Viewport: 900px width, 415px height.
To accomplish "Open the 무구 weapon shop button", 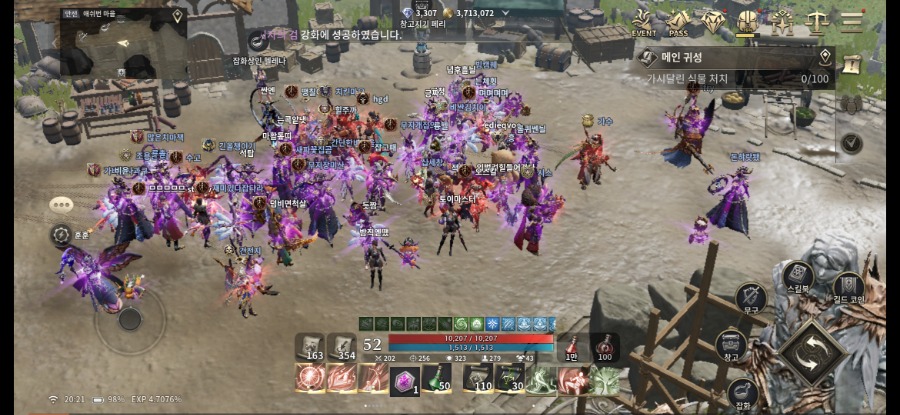I will click(x=751, y=297).
